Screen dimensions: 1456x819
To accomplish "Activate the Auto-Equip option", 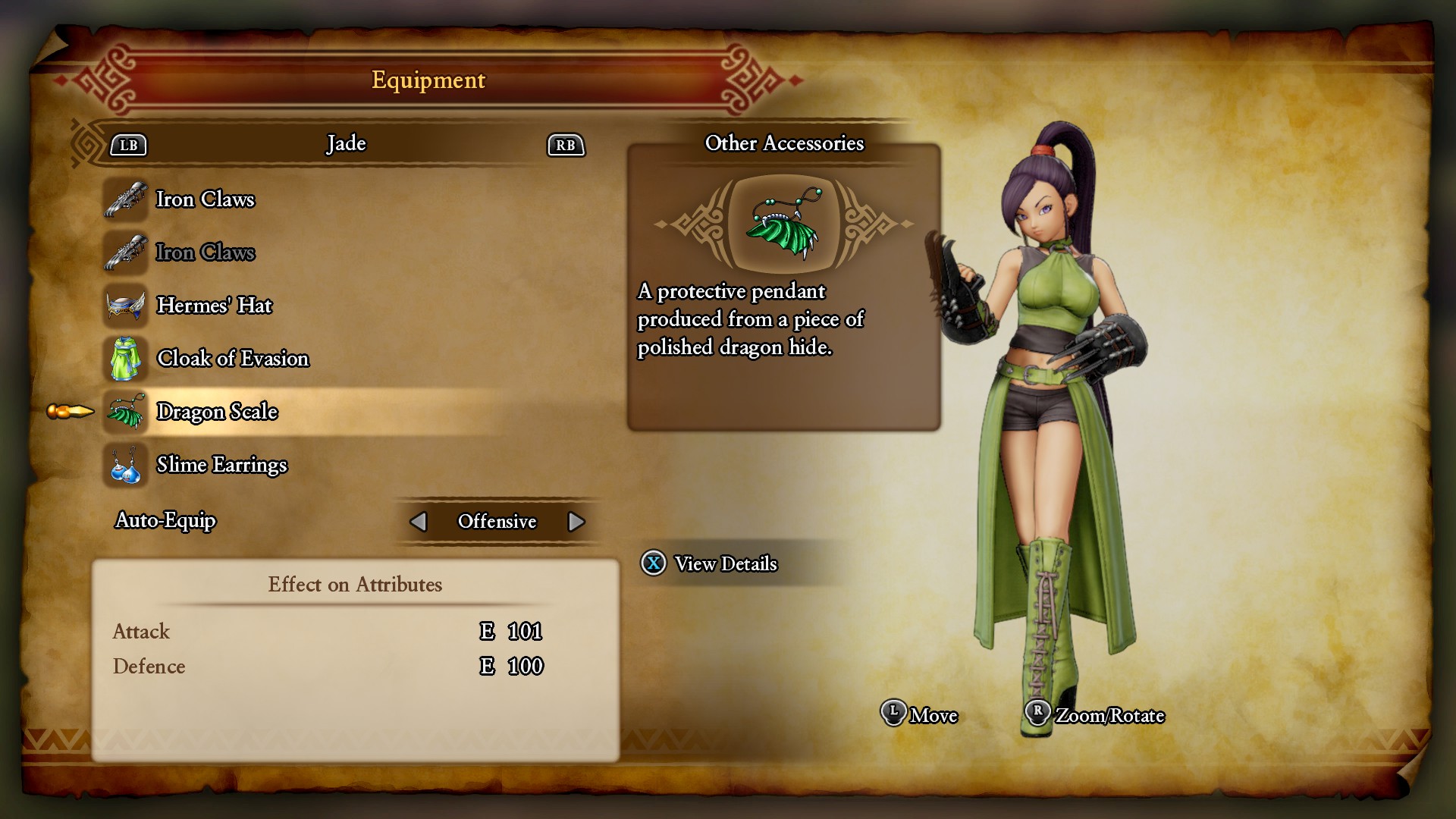I will coord(165,521).
